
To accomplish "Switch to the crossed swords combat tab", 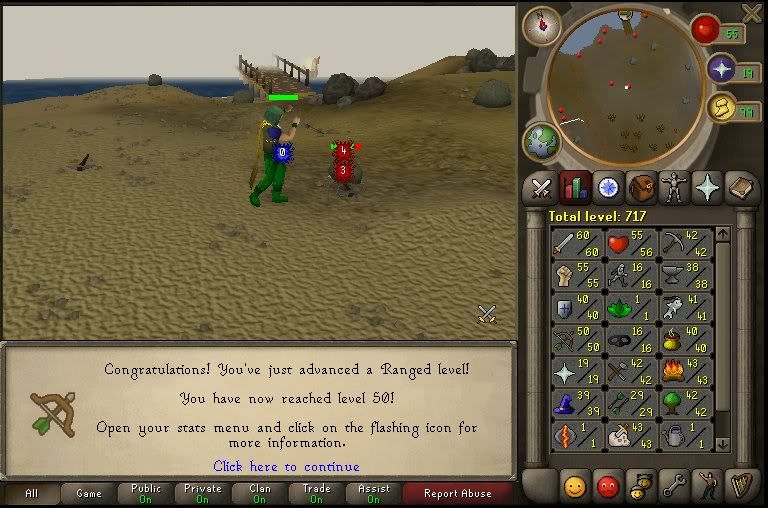I will [x=541, y=187].
